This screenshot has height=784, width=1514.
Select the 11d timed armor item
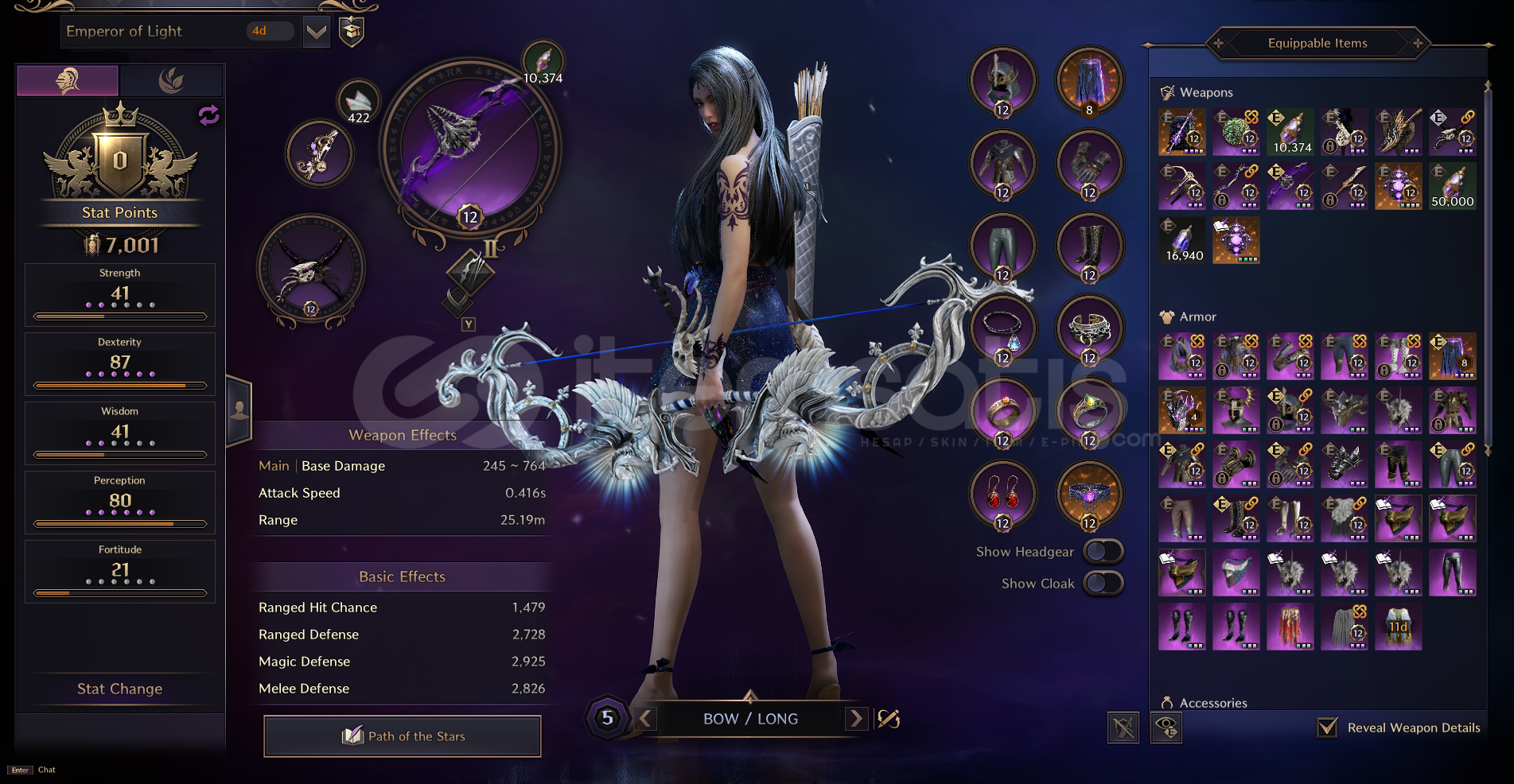coord(1398,627)
